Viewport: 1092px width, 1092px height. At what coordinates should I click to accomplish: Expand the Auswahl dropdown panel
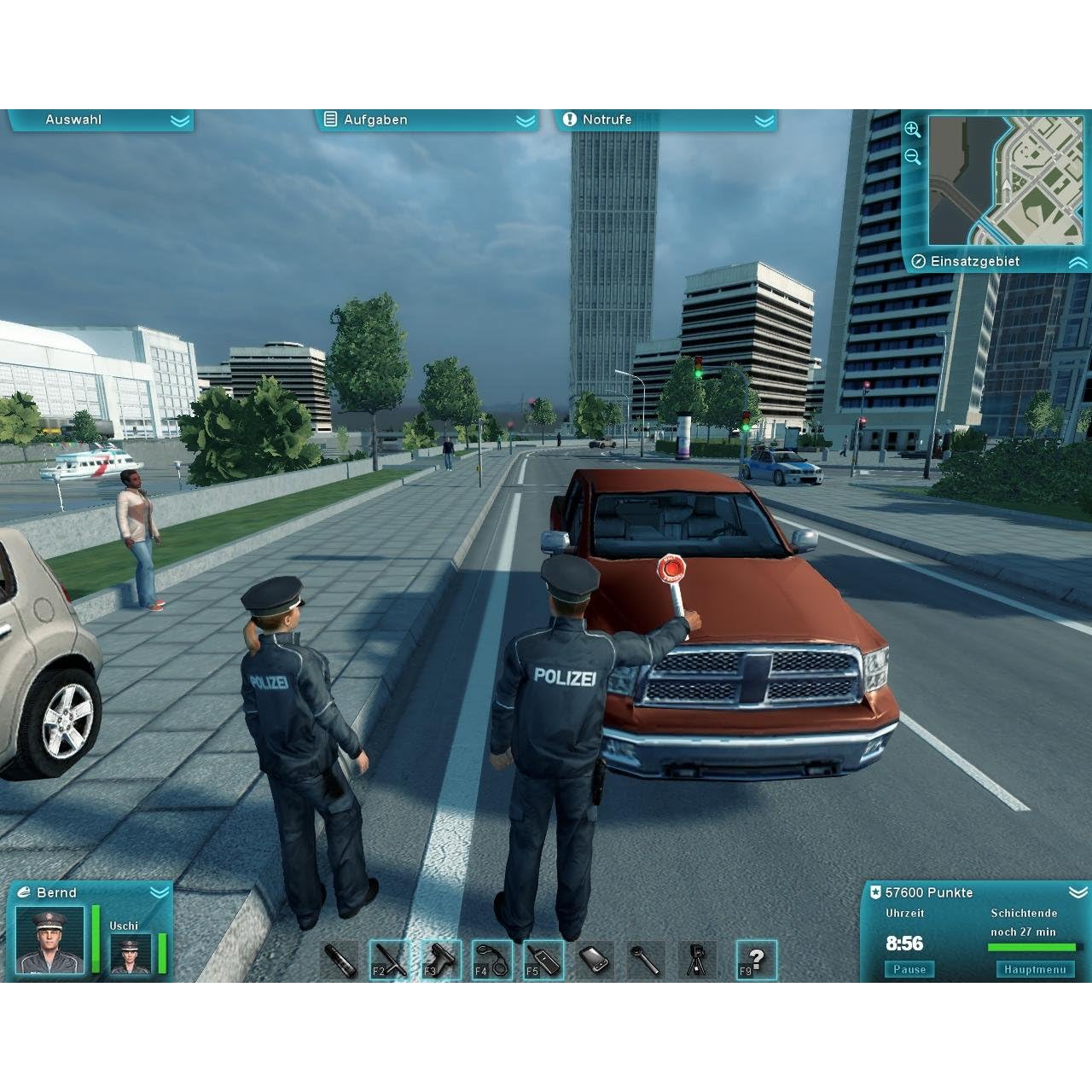point(101,120)
